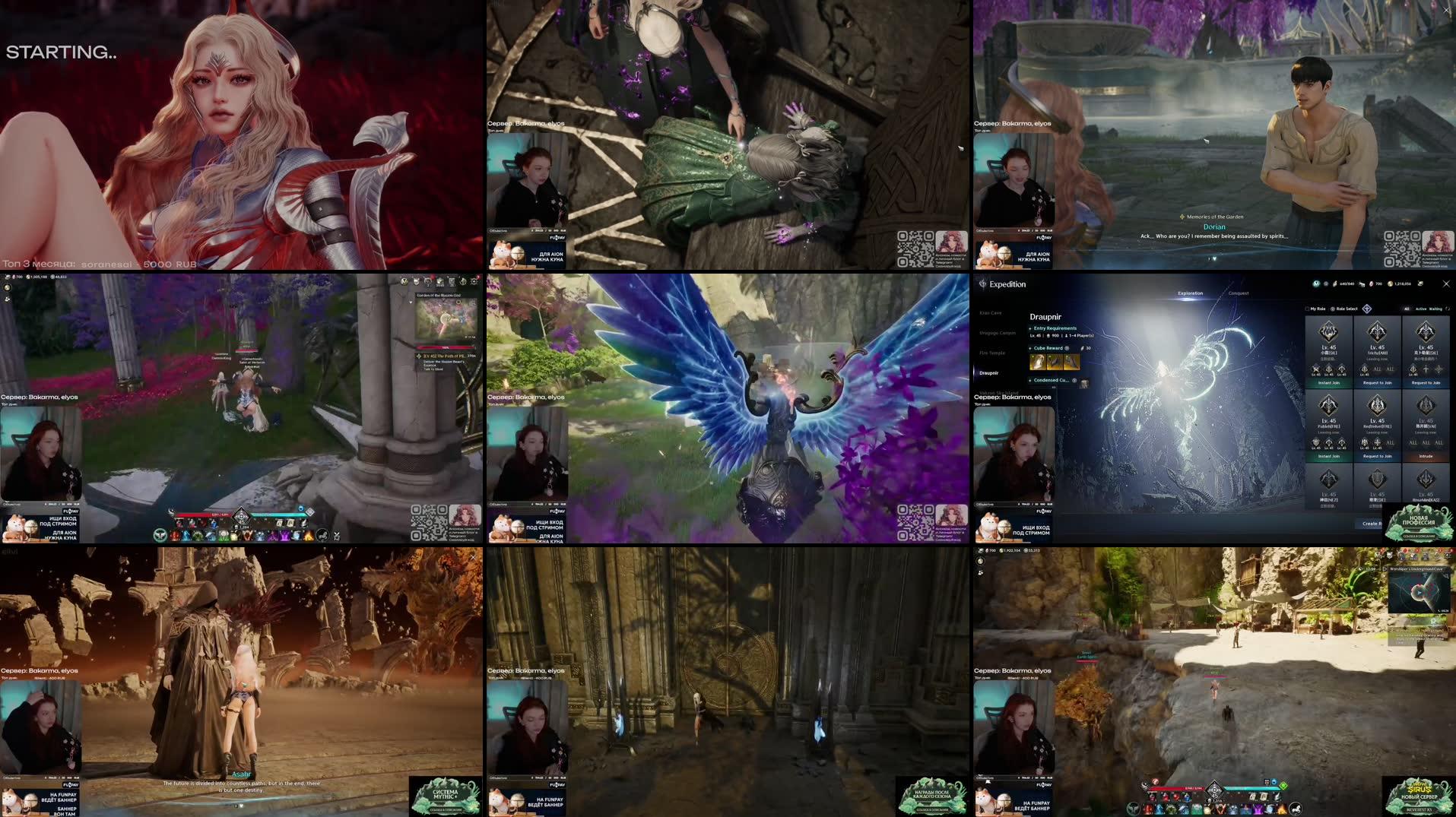The image size is (1456, 817).
Task: Click Request to Join on RedVelvet's party
Action: [1378, 456]
